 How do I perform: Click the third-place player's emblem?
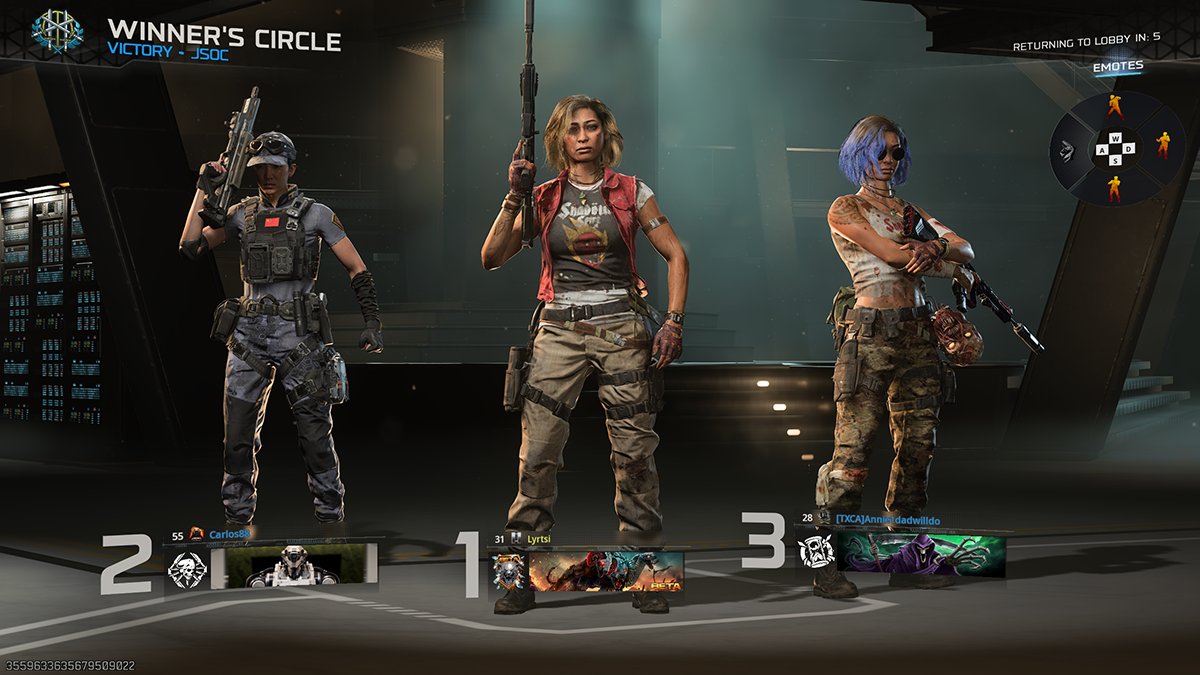(x=815, y=552)
